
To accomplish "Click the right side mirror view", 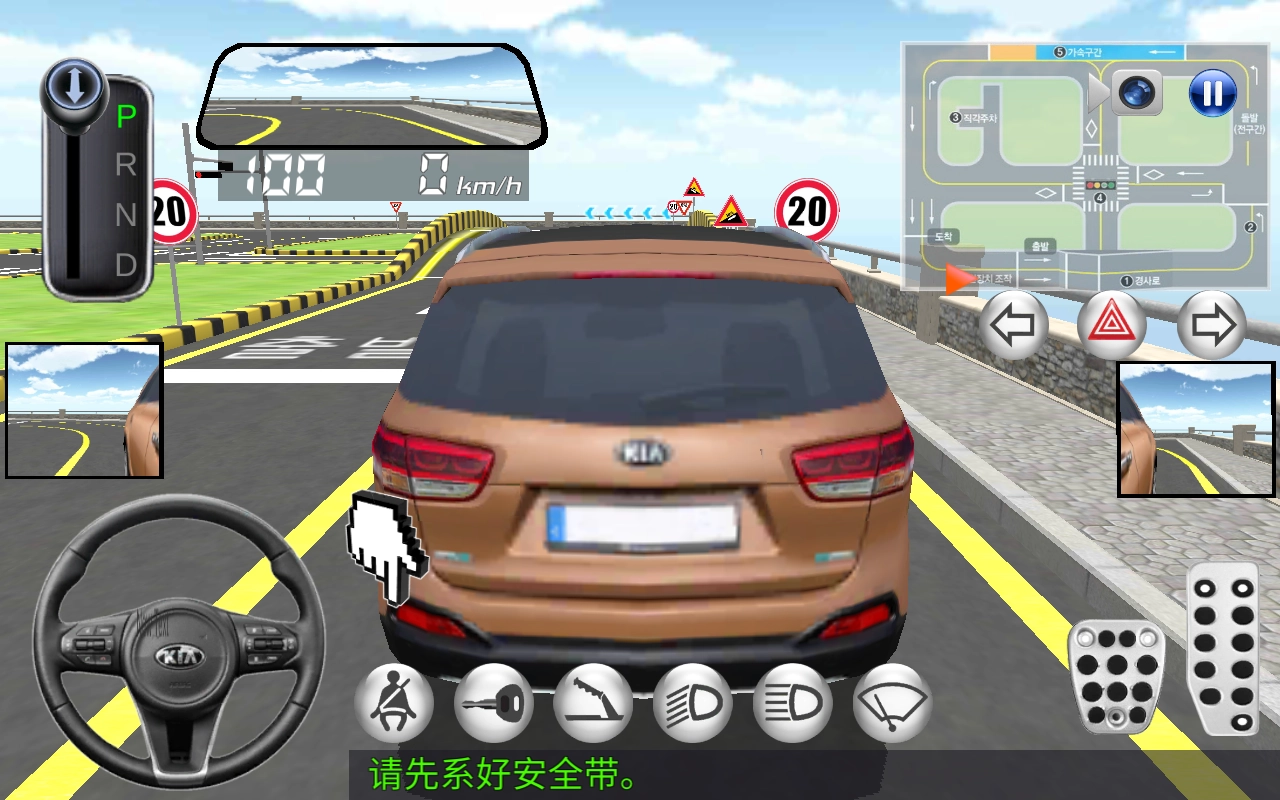I will click(x=1196, y=430).
